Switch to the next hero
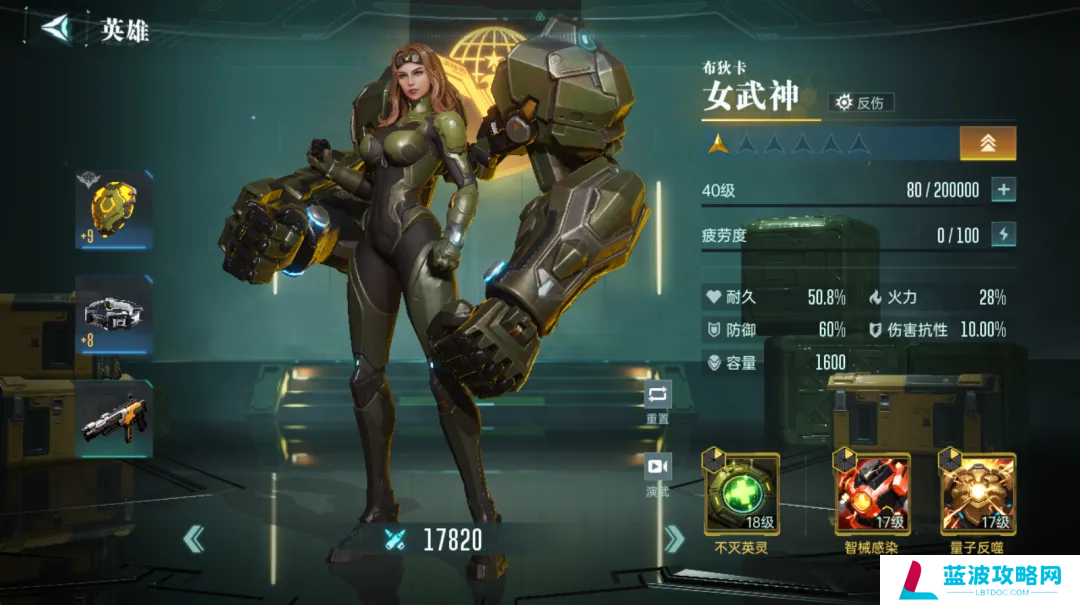 [x=673, y=539]
